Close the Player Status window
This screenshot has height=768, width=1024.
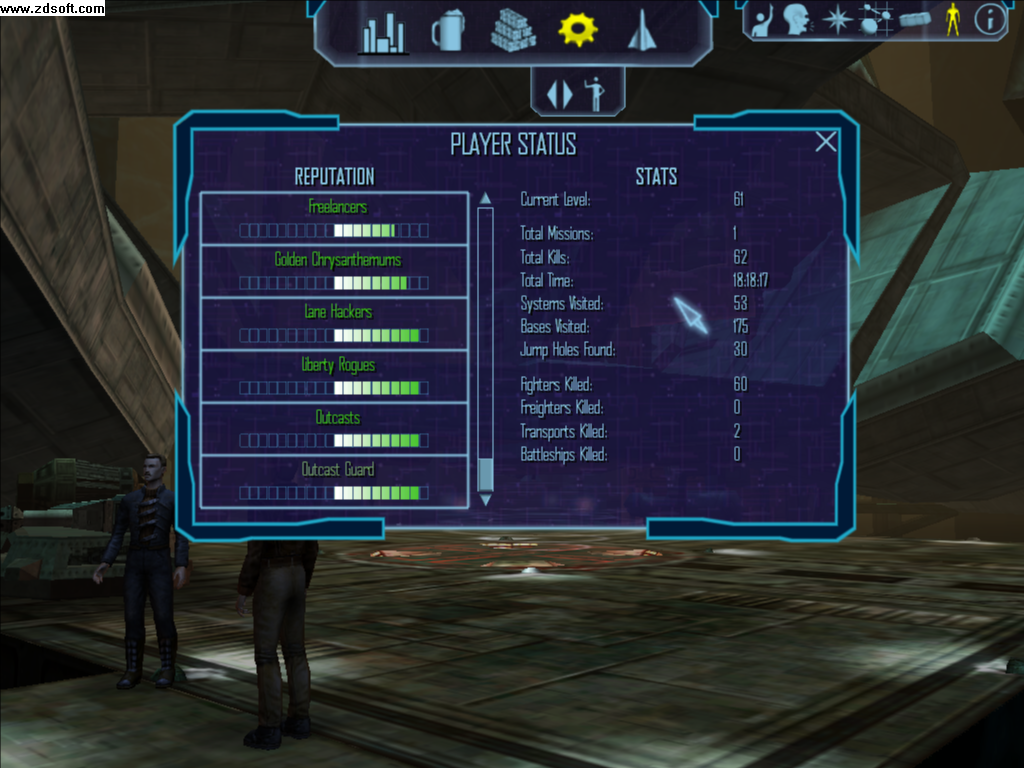826,142
